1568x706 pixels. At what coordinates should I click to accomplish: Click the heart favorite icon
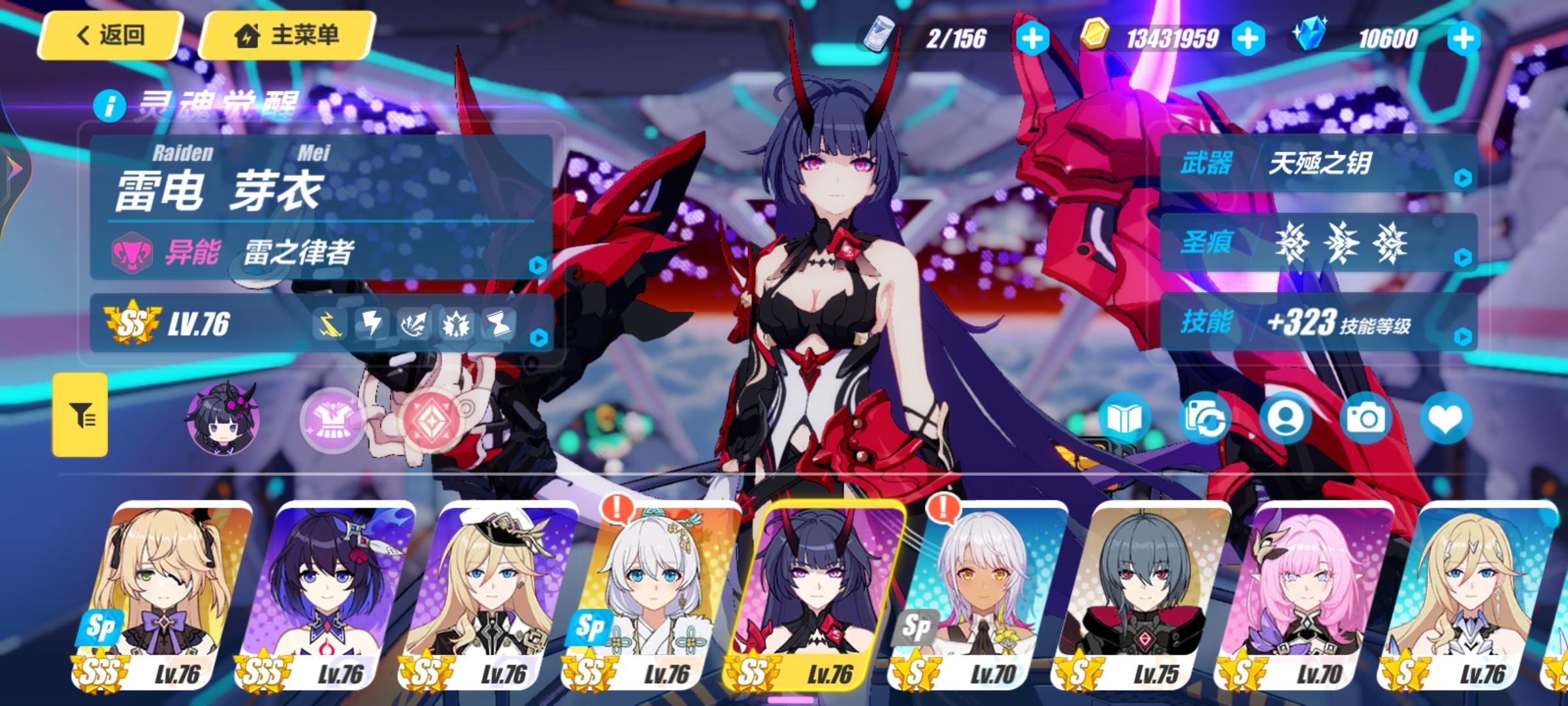pyautogui.click(x=1445, y=418)
